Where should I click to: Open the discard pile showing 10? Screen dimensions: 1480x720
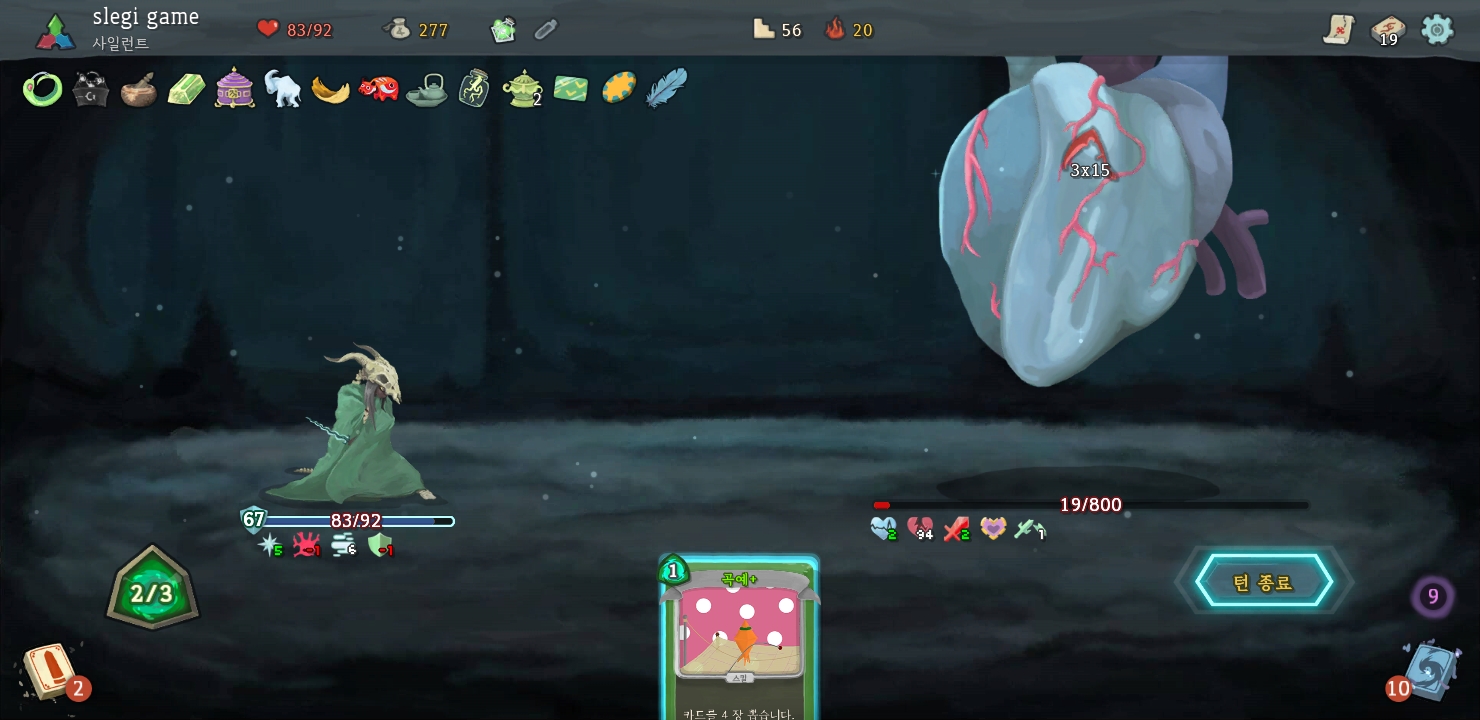click(1430, 670)
